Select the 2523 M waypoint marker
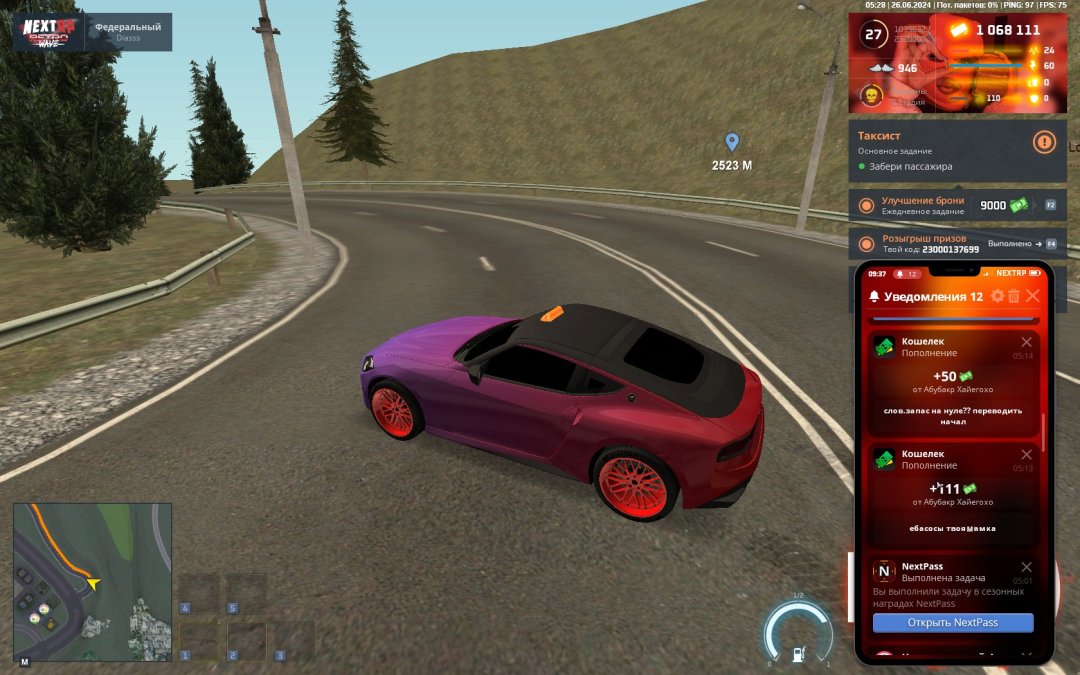This screenshot has height=675, width=1080. pos(732,143)
